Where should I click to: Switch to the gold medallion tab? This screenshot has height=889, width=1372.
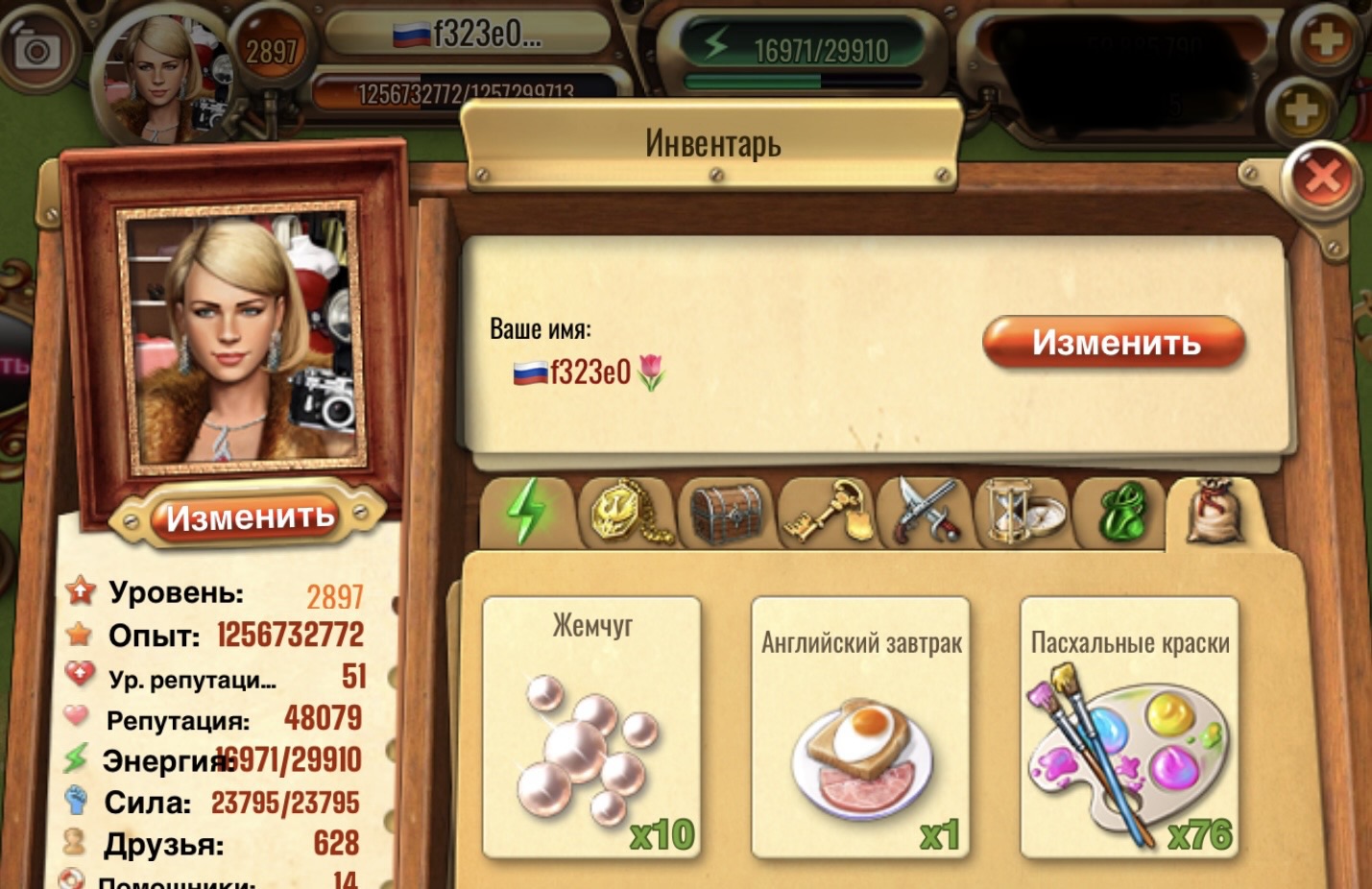coord(627,511)
